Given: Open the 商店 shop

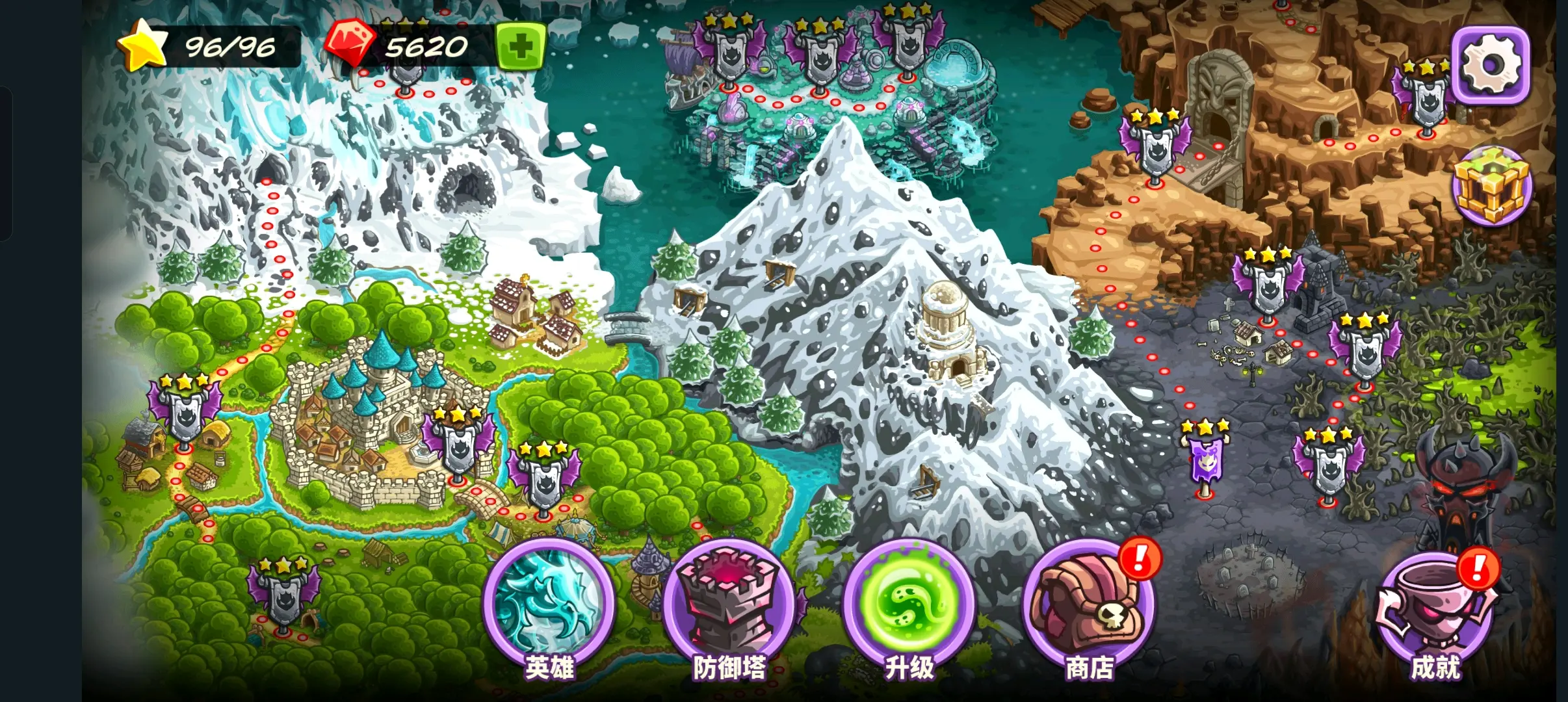Looking at the screenshot, I should (x=1089, y=608).
